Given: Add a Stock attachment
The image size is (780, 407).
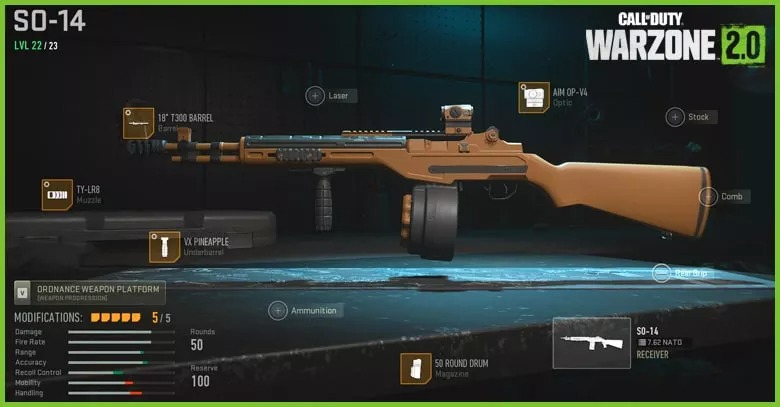Looking at the screenshot, I should [x=676, y=117].
